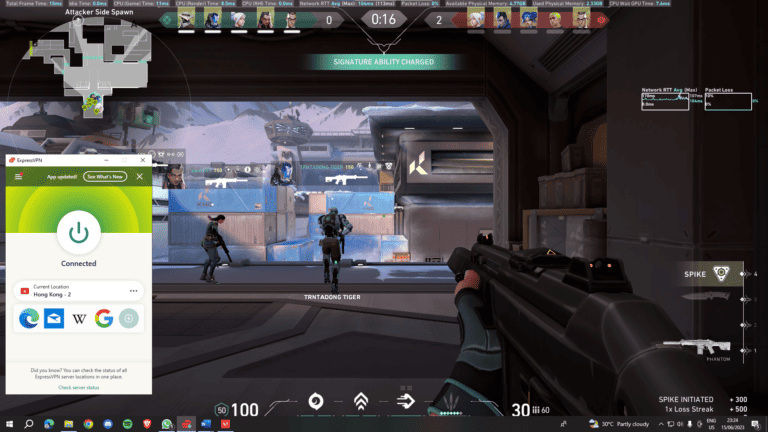
Task: Open the Google shortcut in ExpressVPN
Action: pos(103,319)
